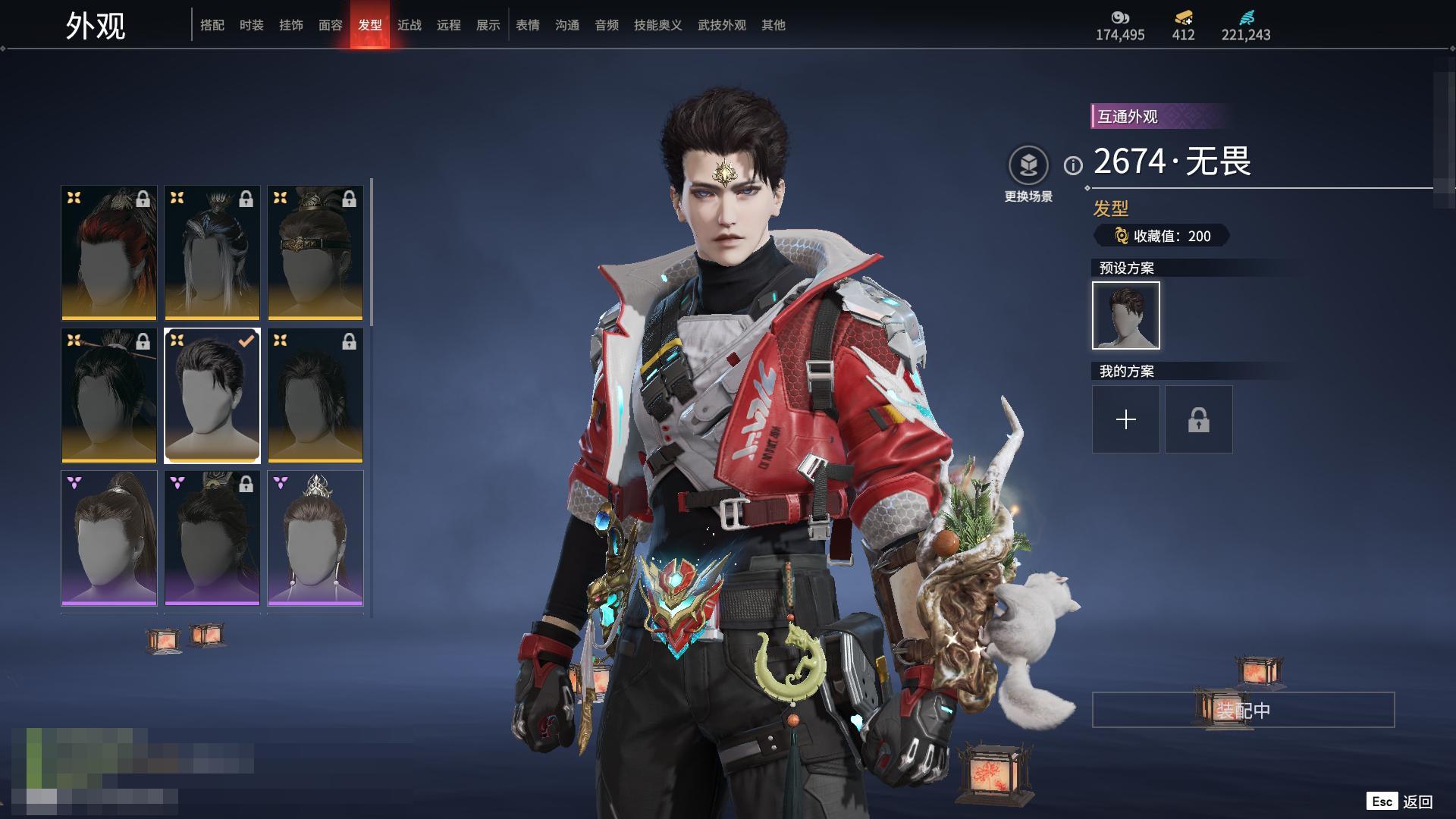Open the 其他 other tab

click(773, 25)
